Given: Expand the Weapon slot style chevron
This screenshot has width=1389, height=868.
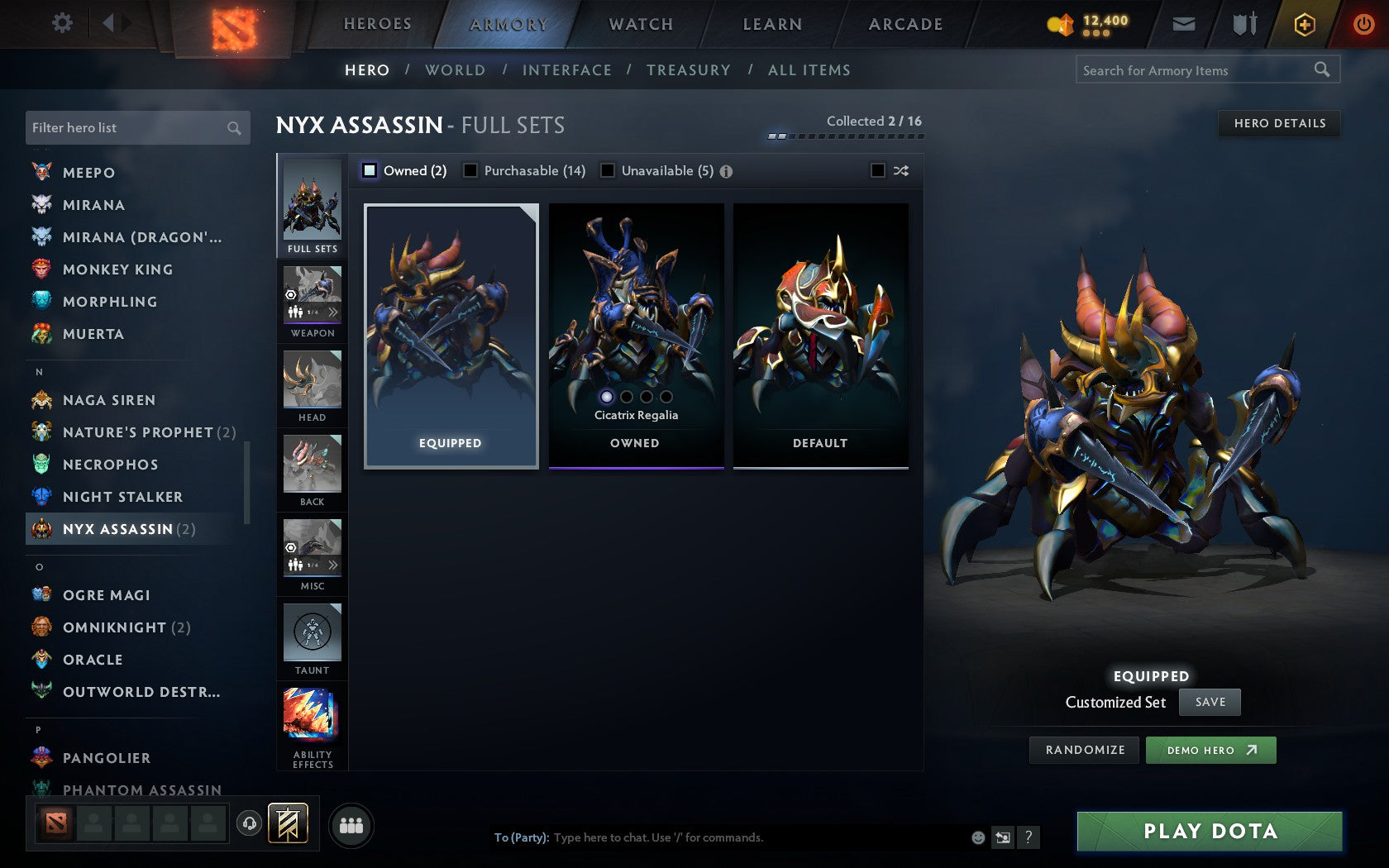Looking at the screenshot, I should click(333, 312).
